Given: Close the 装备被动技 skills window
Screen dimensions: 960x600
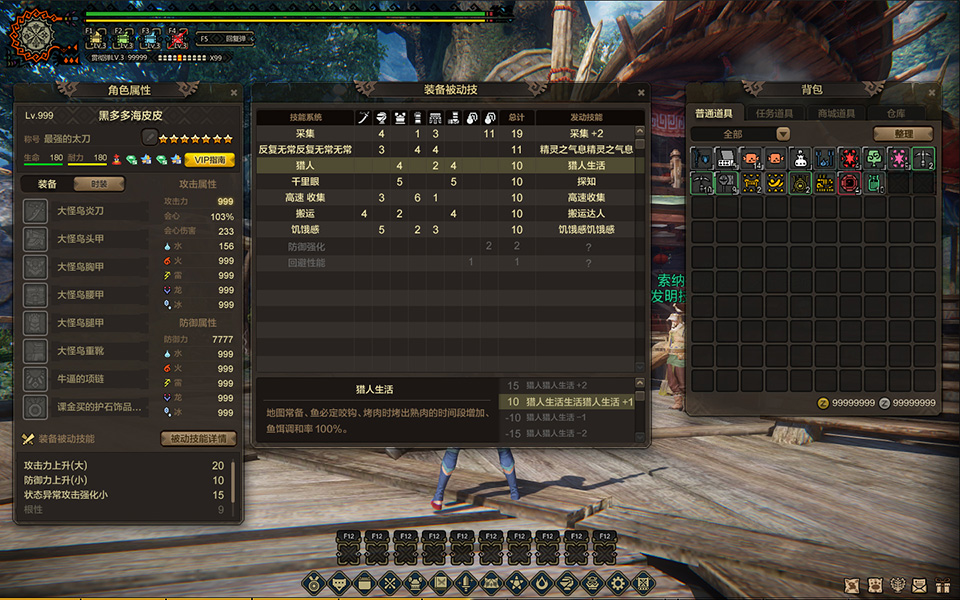Looking at the screenshot, I should (641, 91).
